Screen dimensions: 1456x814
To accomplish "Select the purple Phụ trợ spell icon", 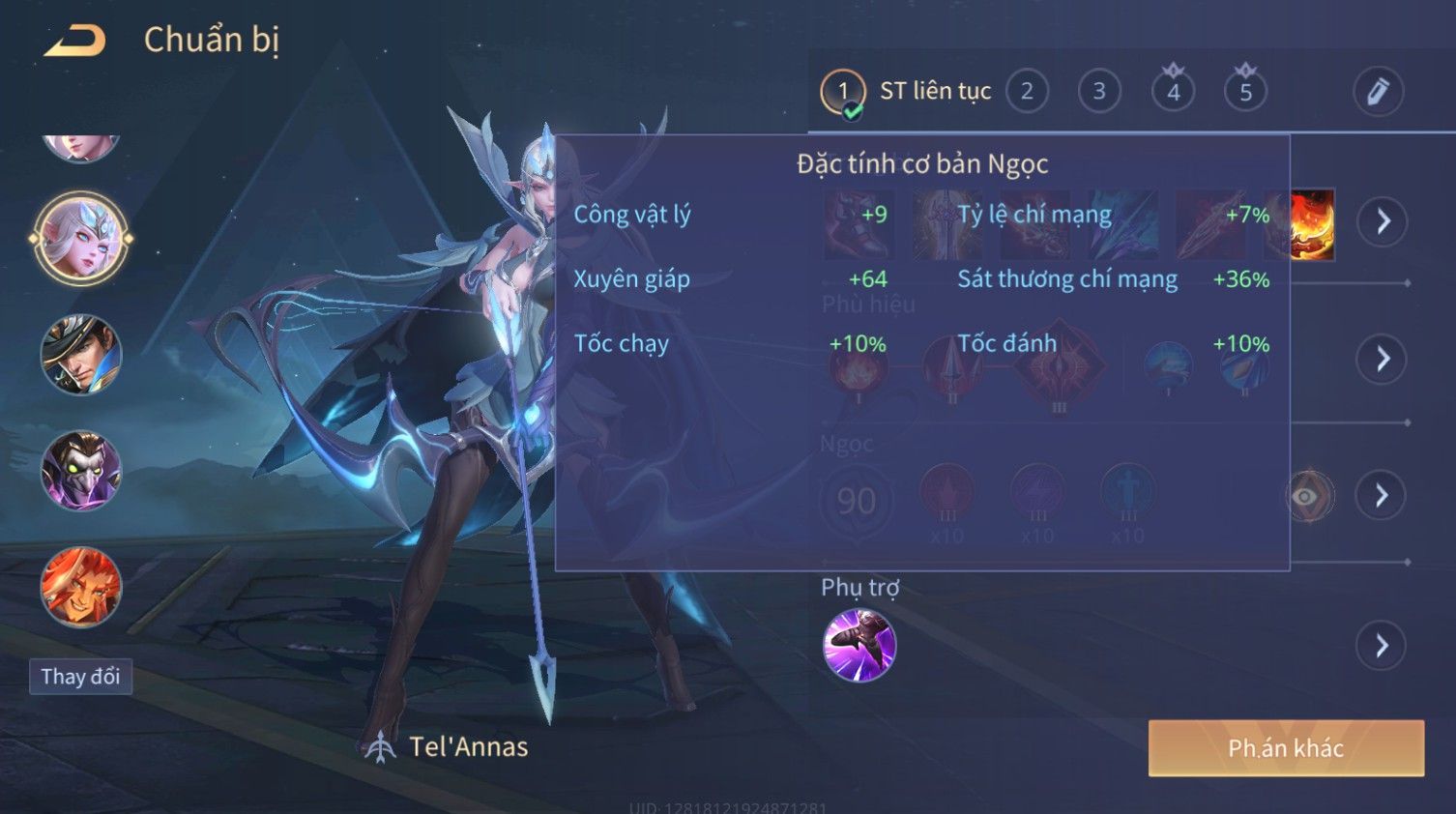I will (859, 645).
